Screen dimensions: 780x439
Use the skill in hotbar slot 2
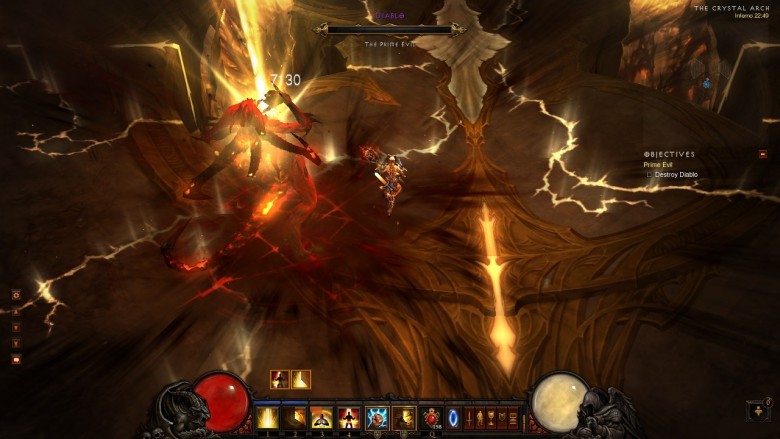[x=295, y=417]
